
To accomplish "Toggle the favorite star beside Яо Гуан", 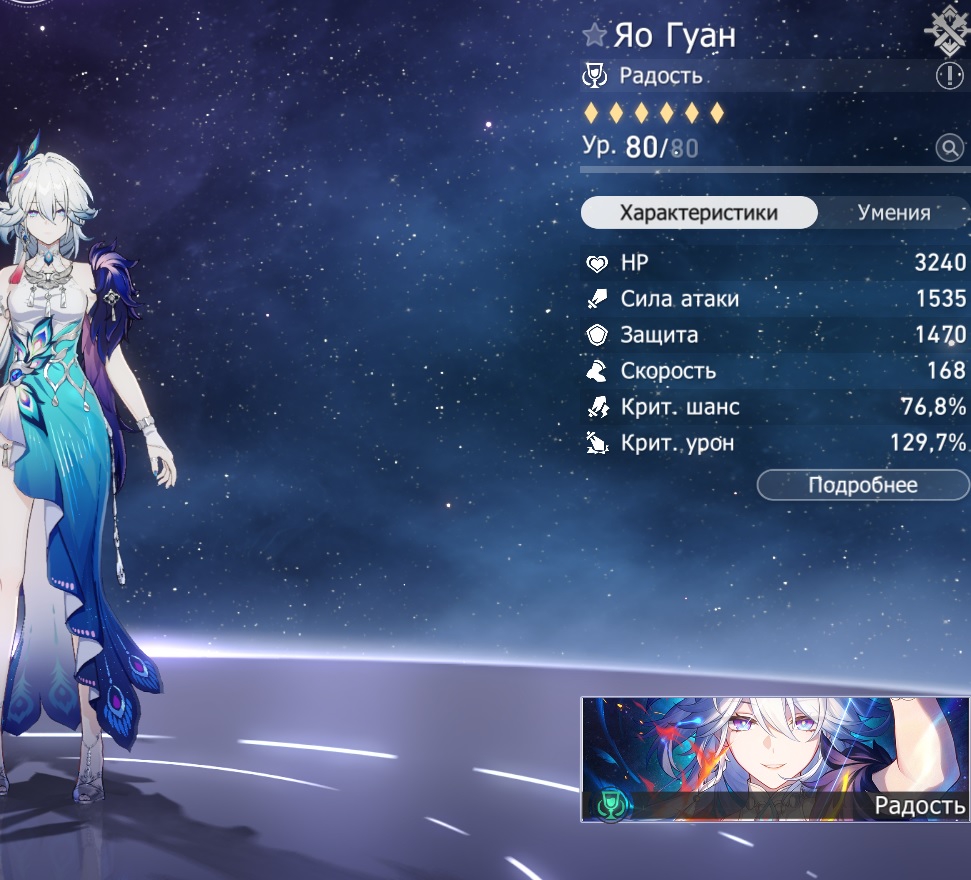I will coord(595,37).
